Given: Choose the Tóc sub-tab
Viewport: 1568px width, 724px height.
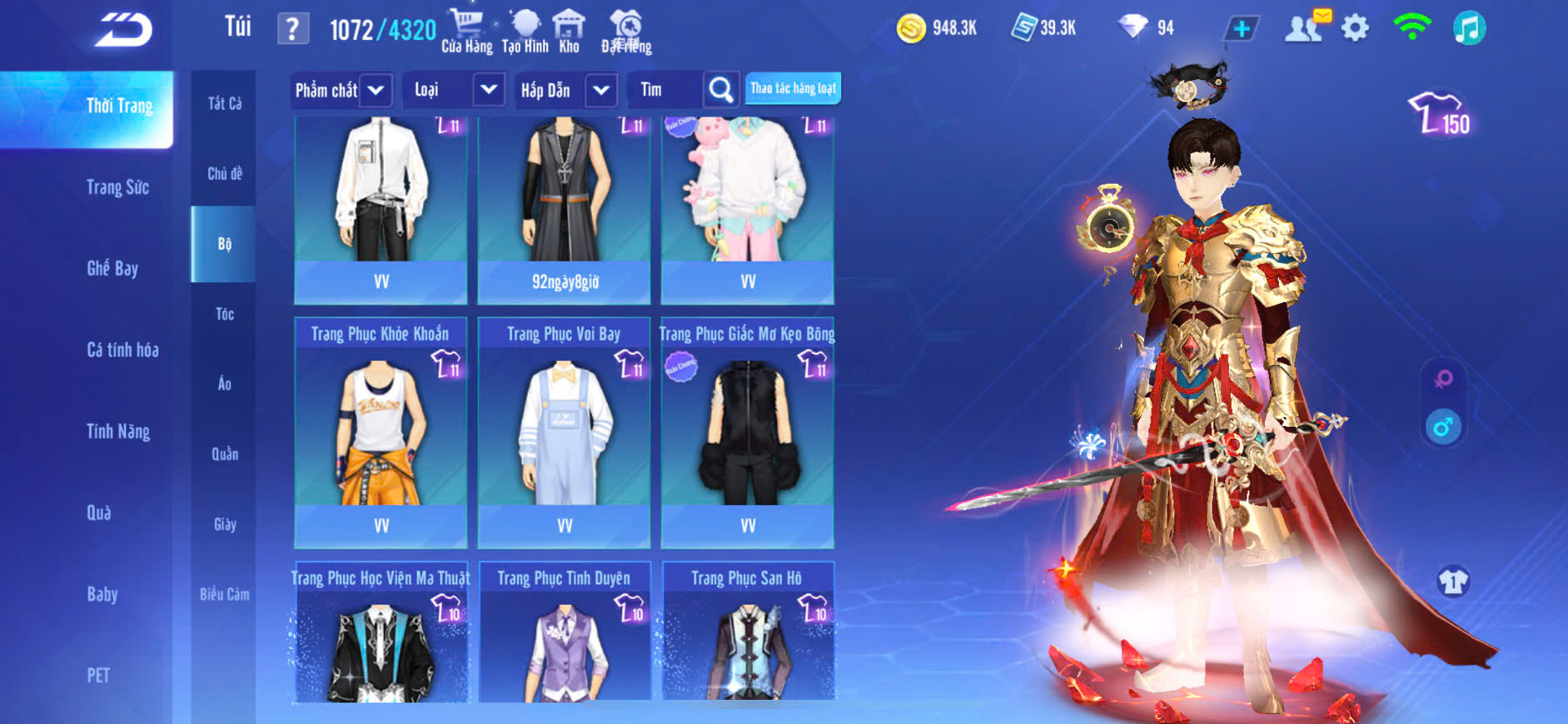Looking at the screenshot, I should [224, 314].
